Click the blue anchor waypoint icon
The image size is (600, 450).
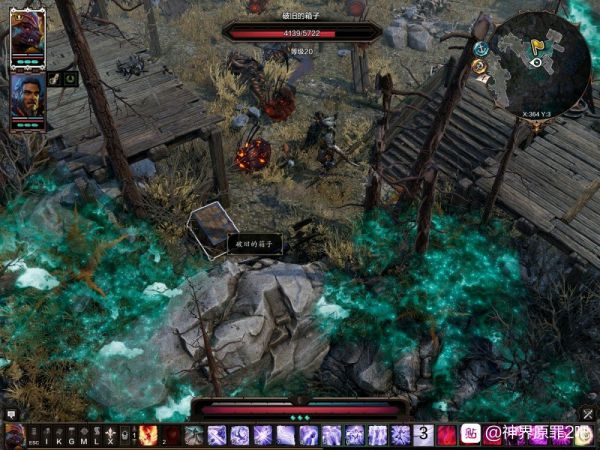[481, 48]
